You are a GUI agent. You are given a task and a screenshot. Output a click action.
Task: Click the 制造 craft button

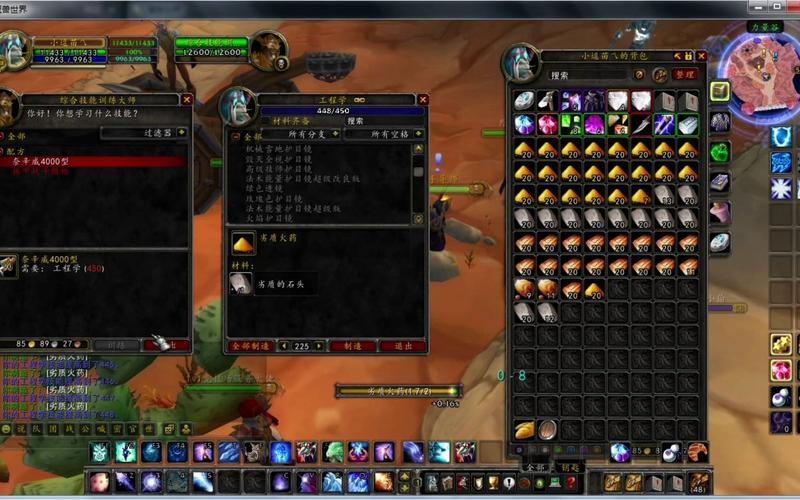(x=352, y=346)
